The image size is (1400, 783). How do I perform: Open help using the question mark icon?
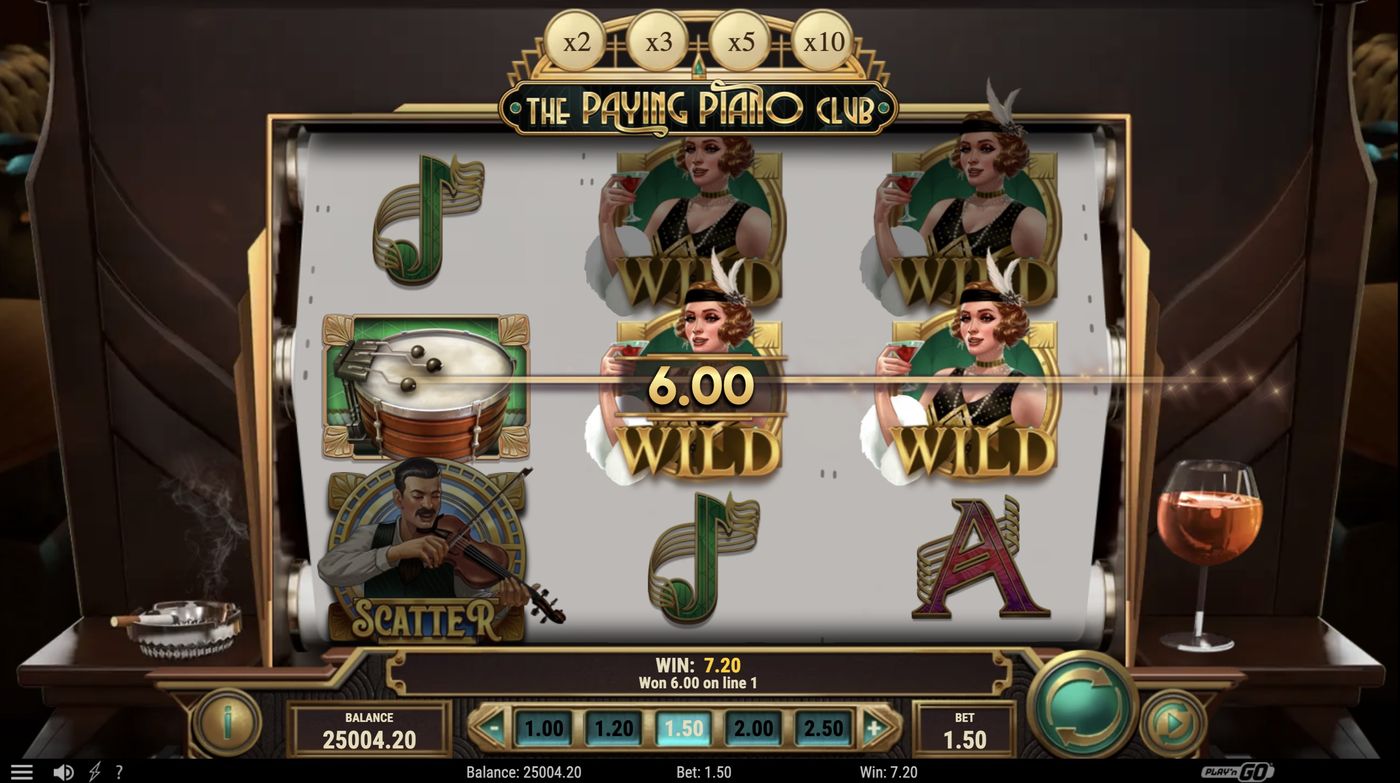point(117,771)
